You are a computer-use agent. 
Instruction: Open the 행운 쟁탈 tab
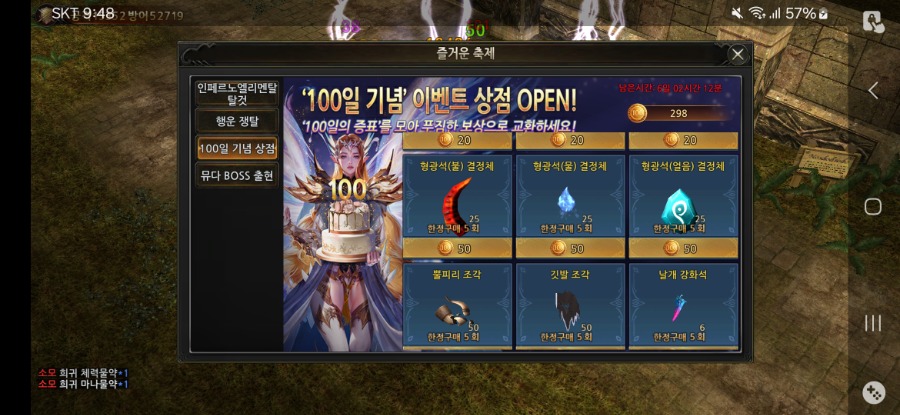(x=236, y=121)
